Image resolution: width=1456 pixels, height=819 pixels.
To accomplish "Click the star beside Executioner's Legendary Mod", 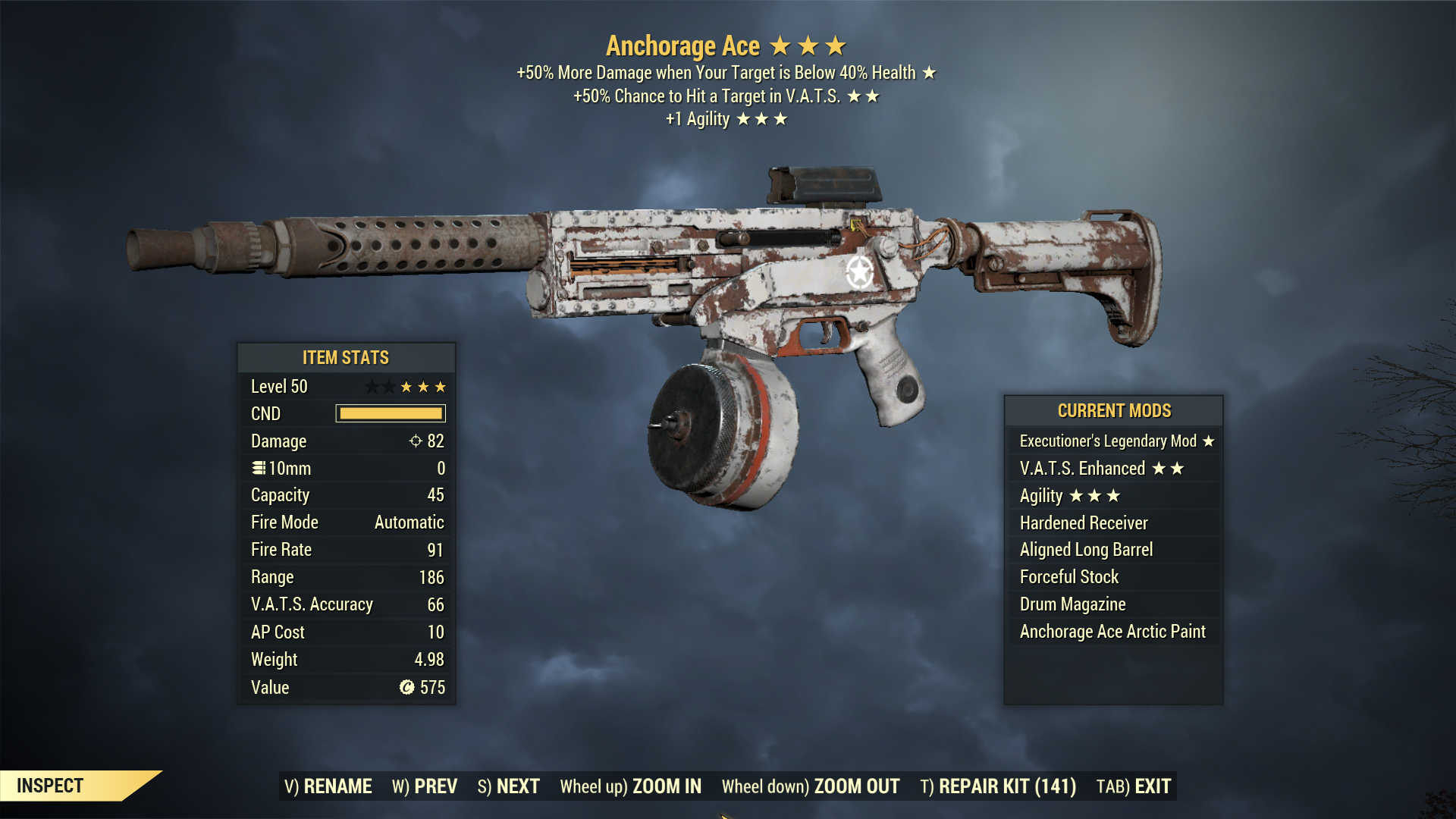I will [1209, 441].
